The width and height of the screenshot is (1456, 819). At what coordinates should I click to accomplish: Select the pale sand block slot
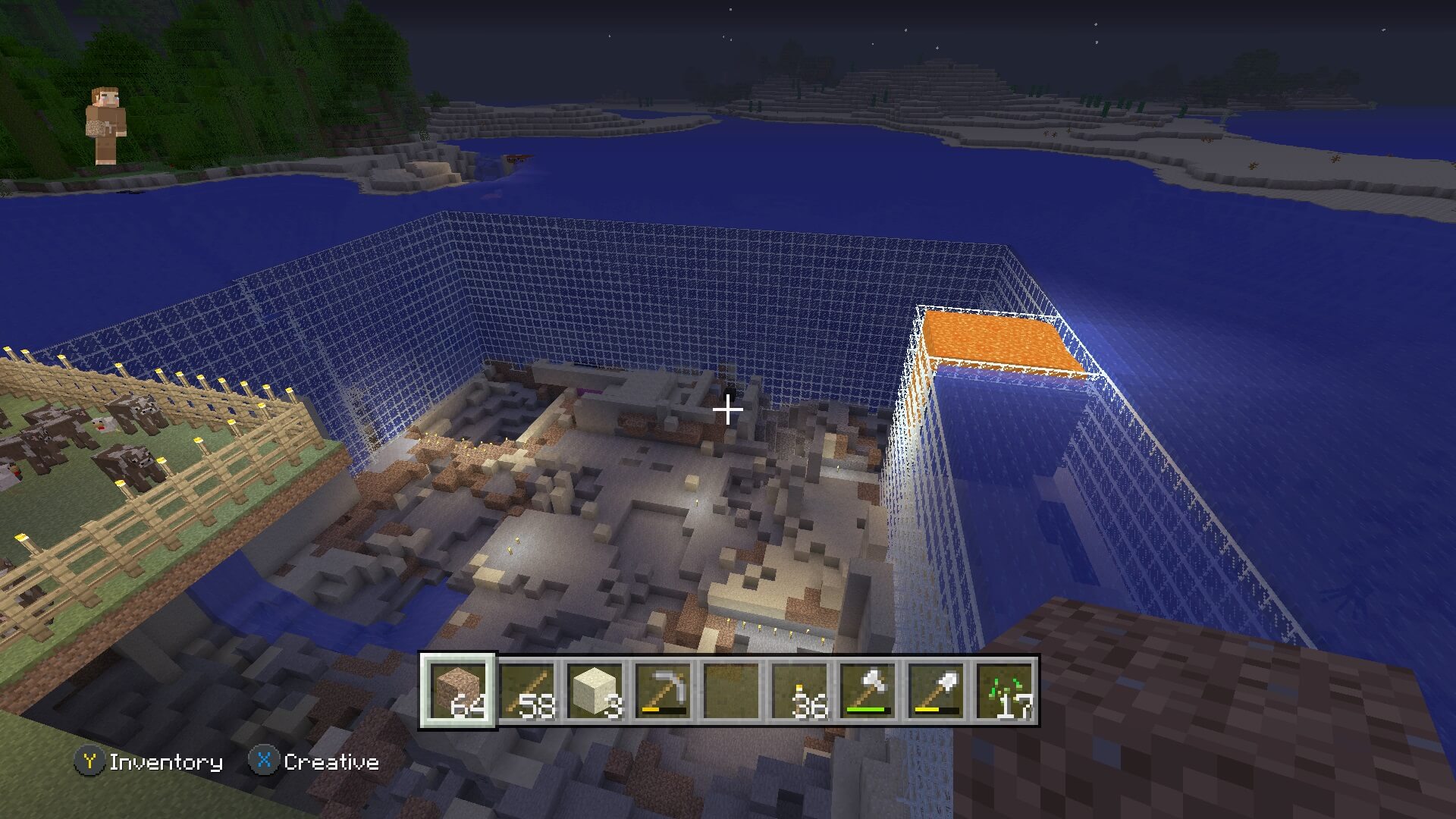click(595, 691)
